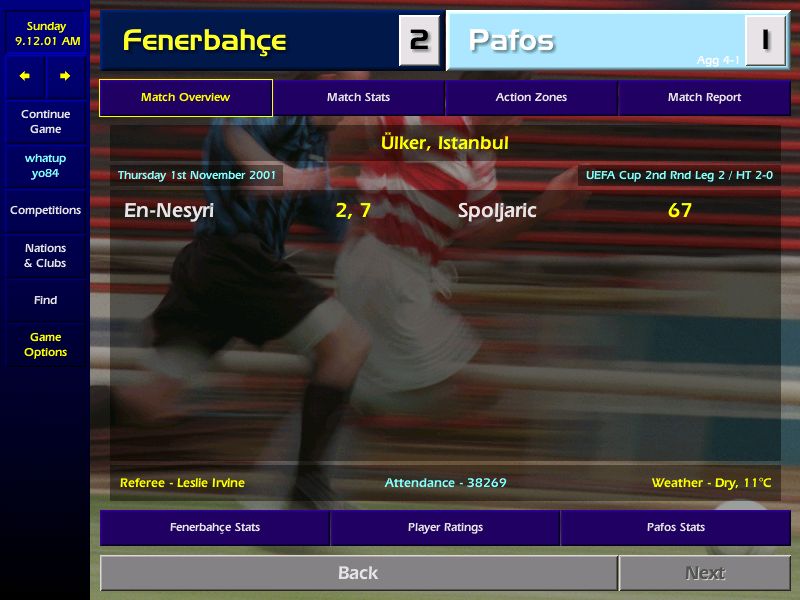Click the right arrow navigation button
The image size is (800, 600).
(x=65, y=76)
